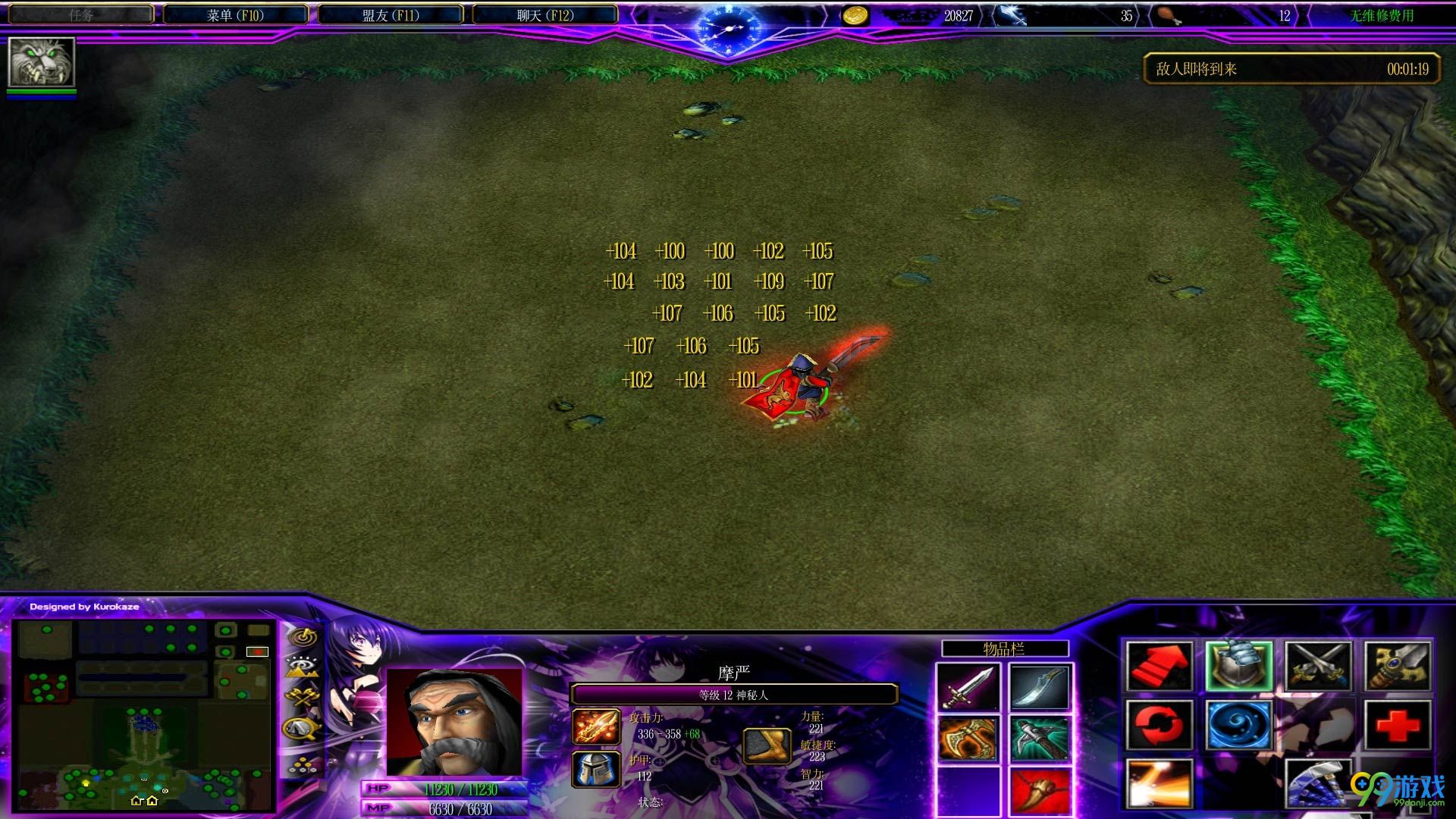This screenshot has height=819, width=1456.
Task: Toggle the minimap terrain display button
Action: point(303,667)
